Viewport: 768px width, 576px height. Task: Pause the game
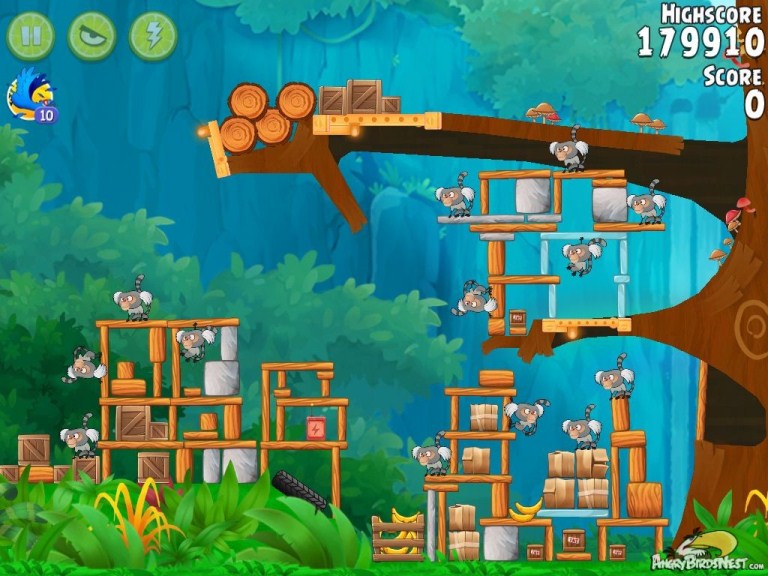point(31,35)
